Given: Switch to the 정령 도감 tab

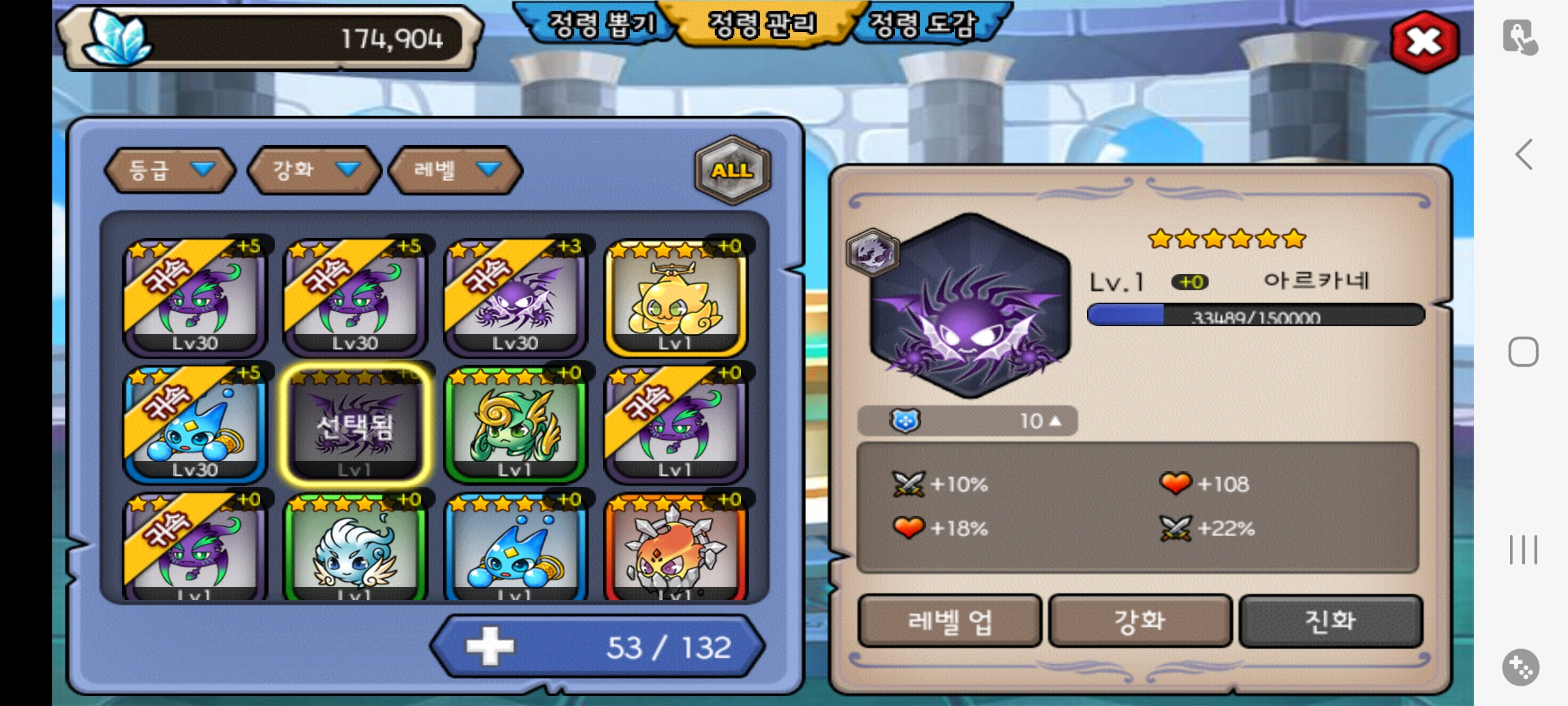Looking at the screenshot, I should pos(923,25).
